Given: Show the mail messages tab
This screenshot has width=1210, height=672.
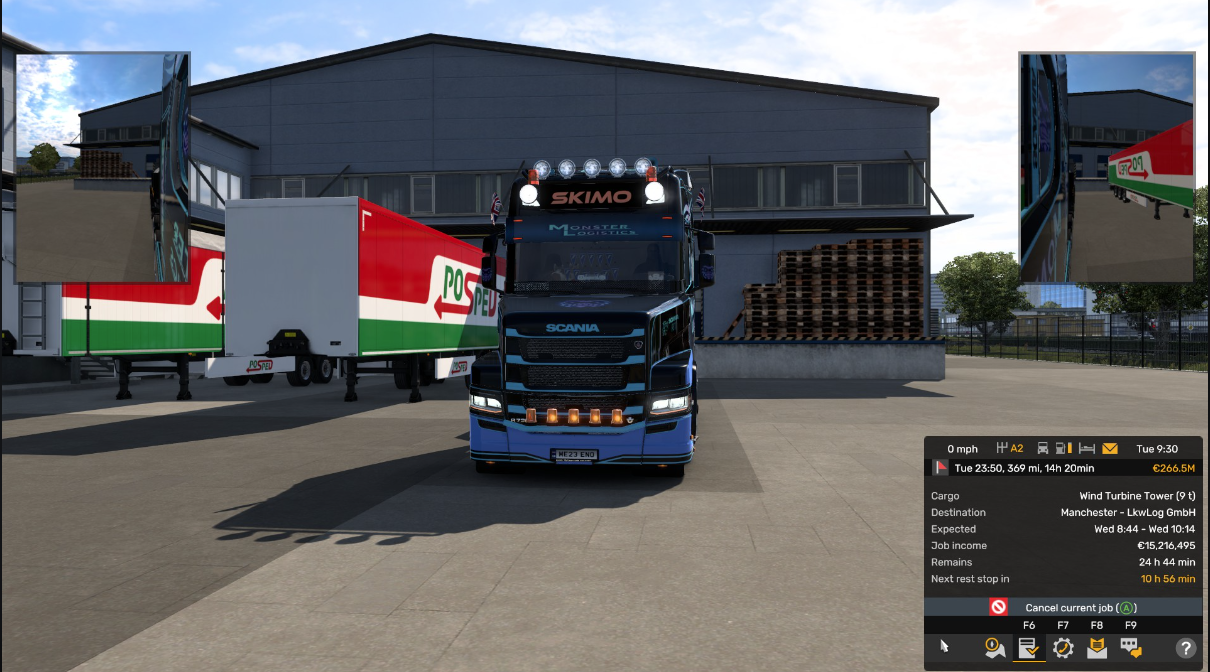Looking at the screenshot, I should [x=1097, y=648].
